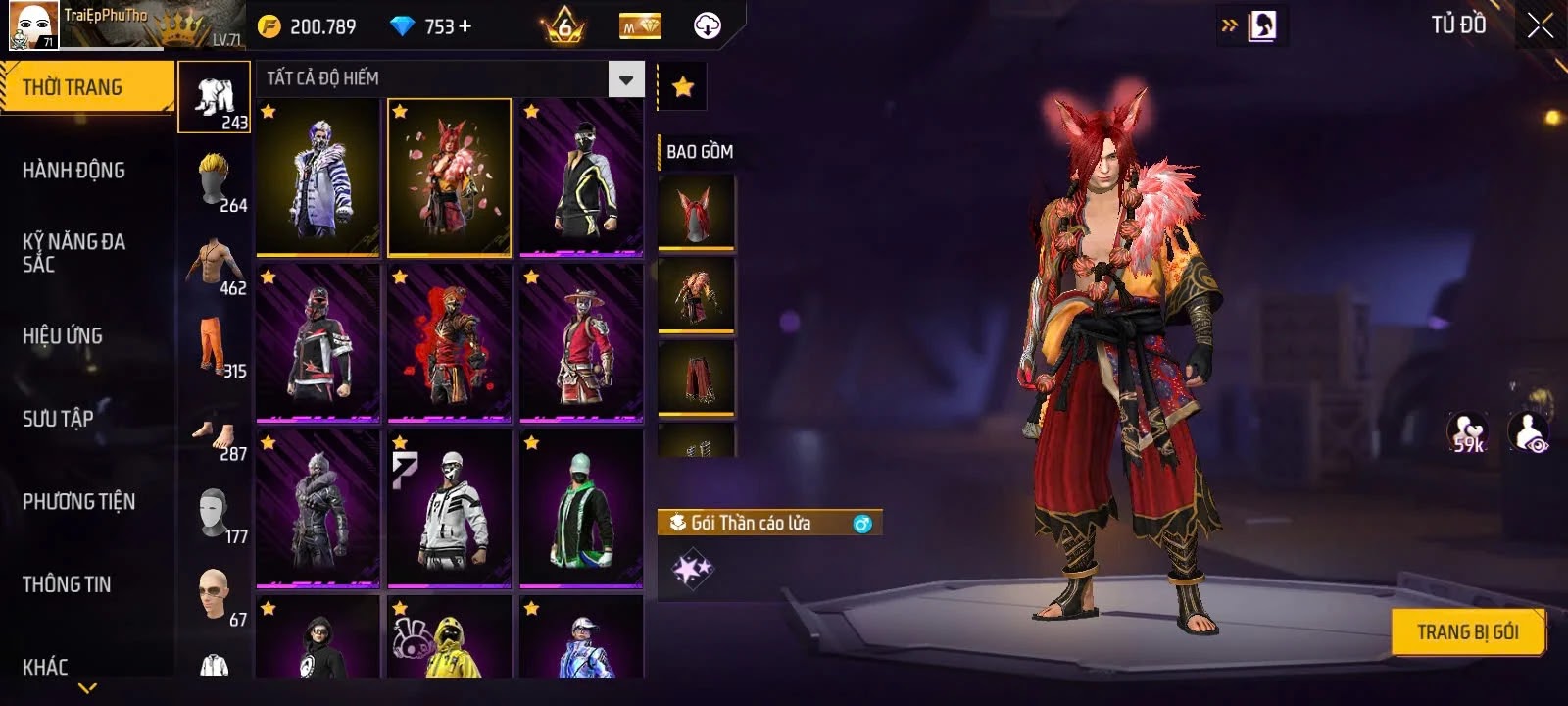Viewport: 1568px width, 706px height.
Task: Toggle the character view eye icon
Action: coord(1529,433)
